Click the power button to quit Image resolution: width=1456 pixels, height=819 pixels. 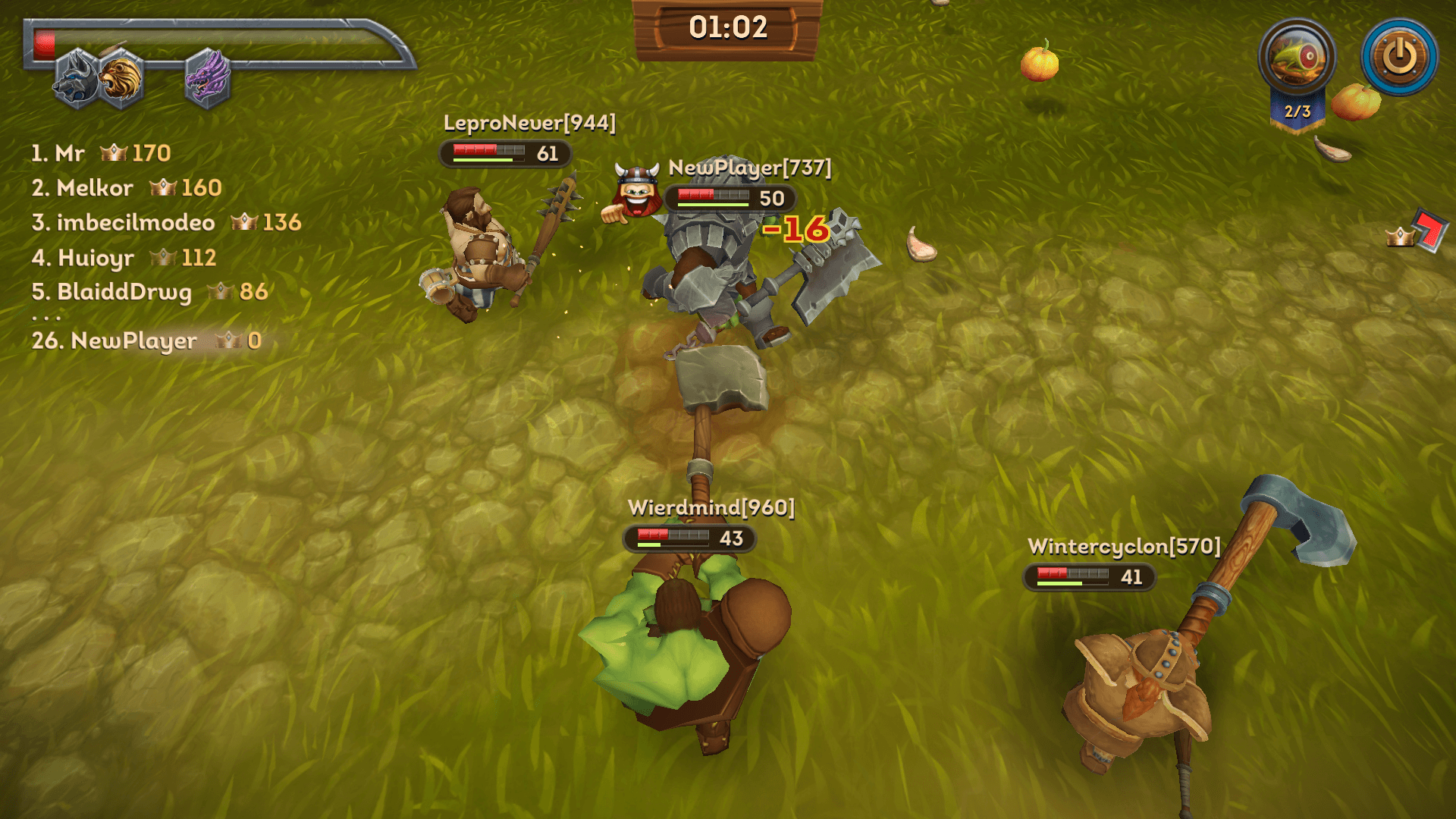(1399, 57)
